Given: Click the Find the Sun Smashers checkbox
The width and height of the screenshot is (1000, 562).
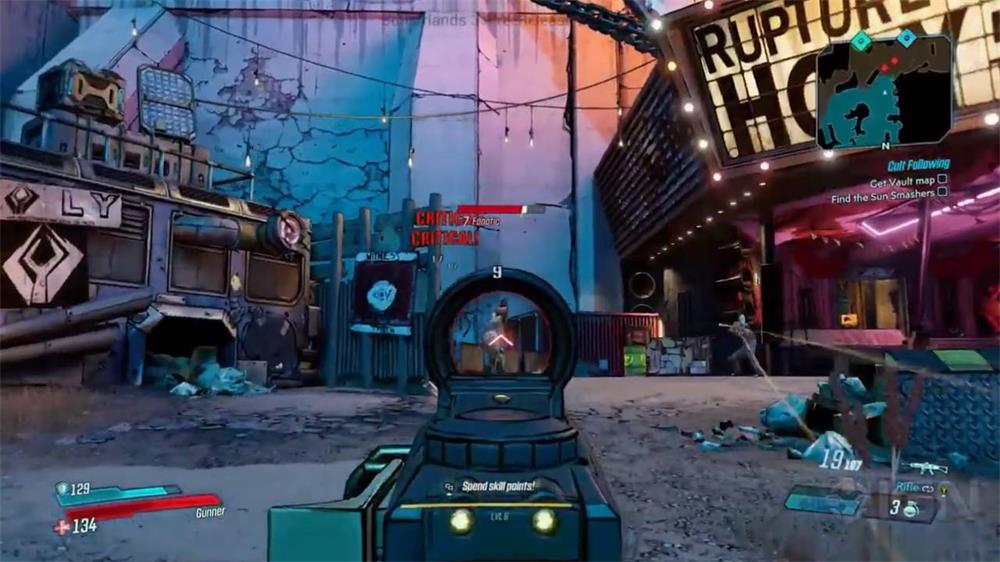Looking at the screenshot, I should (x=941, y=194).
